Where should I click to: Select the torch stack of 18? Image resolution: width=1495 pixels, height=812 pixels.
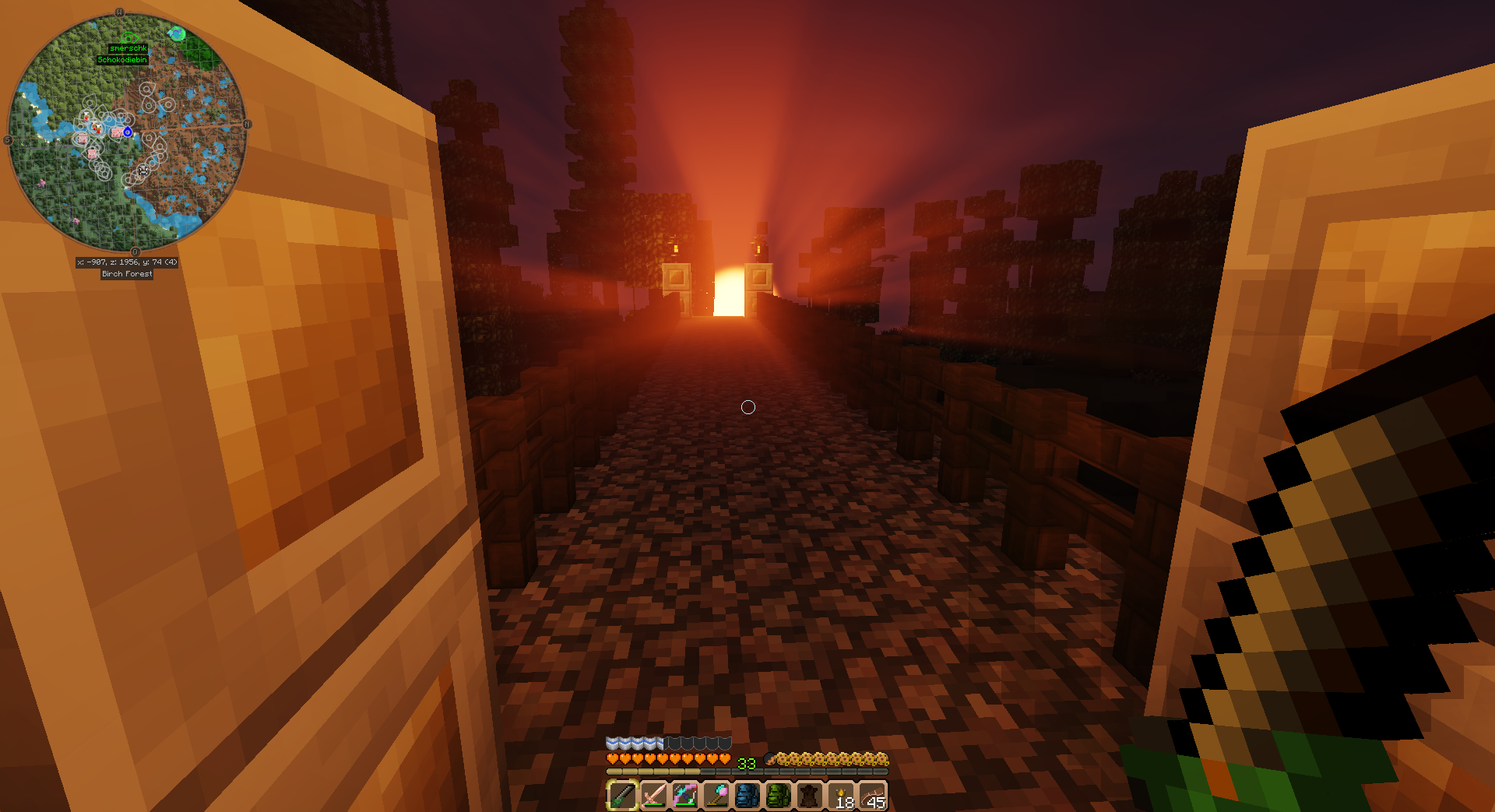(x=841, y=796)
